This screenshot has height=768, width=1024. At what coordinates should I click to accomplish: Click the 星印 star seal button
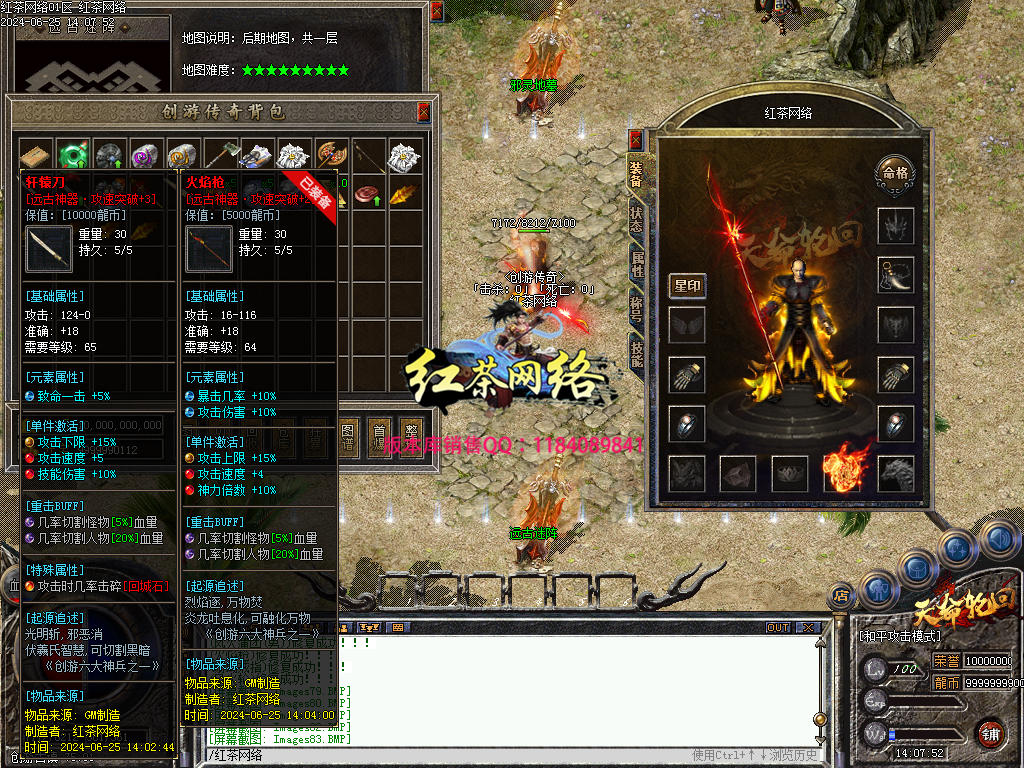(687, 286)
